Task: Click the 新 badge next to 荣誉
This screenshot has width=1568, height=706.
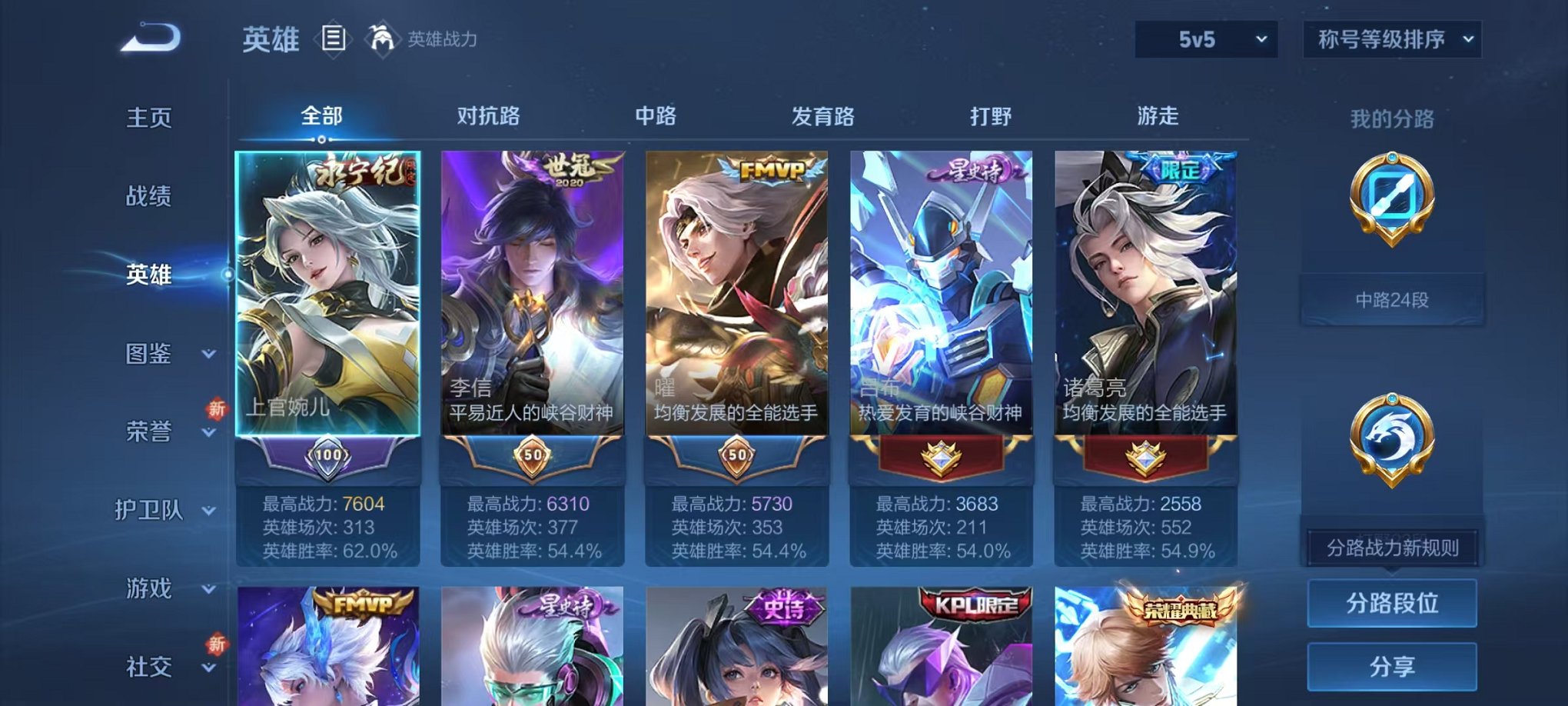Action: point(216,408)
